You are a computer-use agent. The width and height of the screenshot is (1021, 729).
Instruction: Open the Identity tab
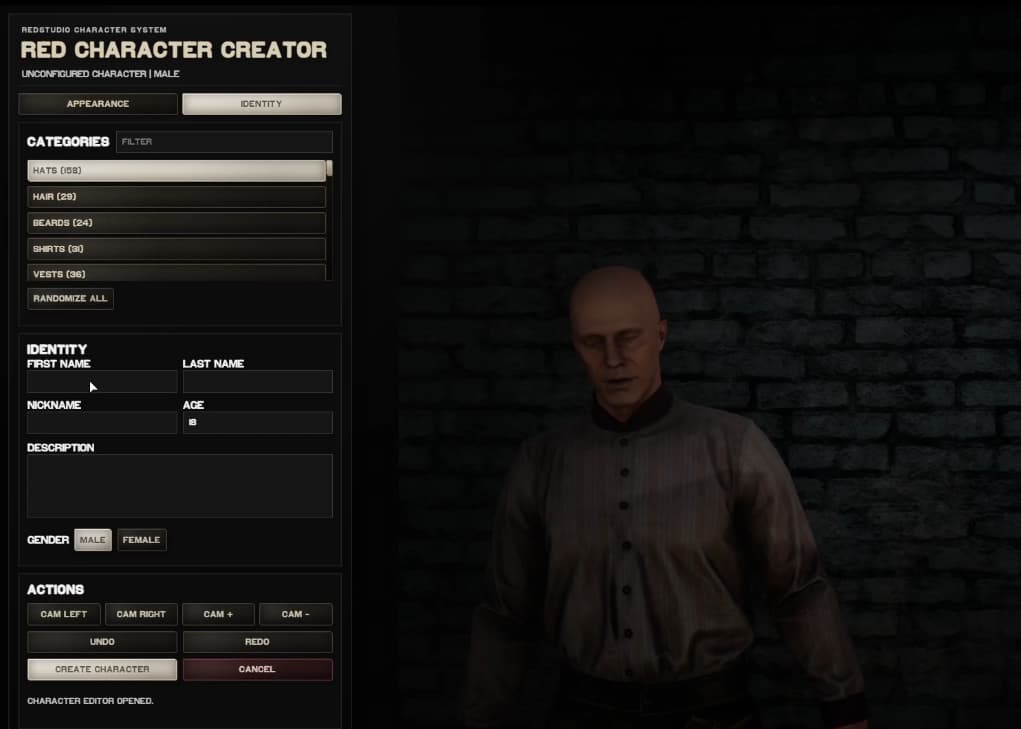tap(261, 104)
